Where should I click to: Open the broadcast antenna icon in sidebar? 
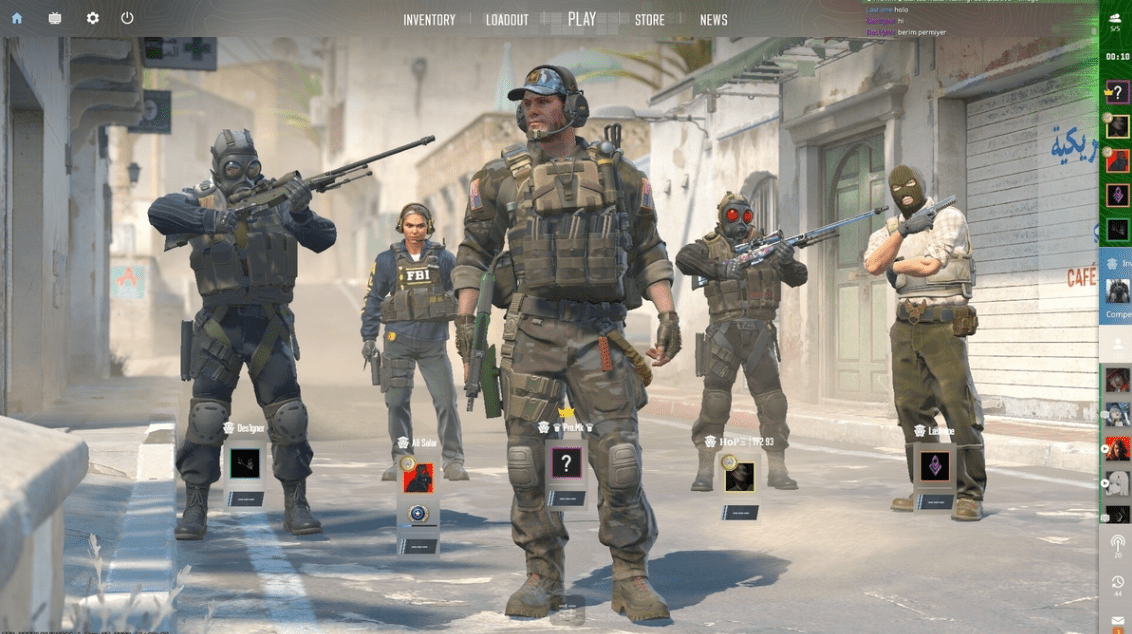click(1117, 543)
